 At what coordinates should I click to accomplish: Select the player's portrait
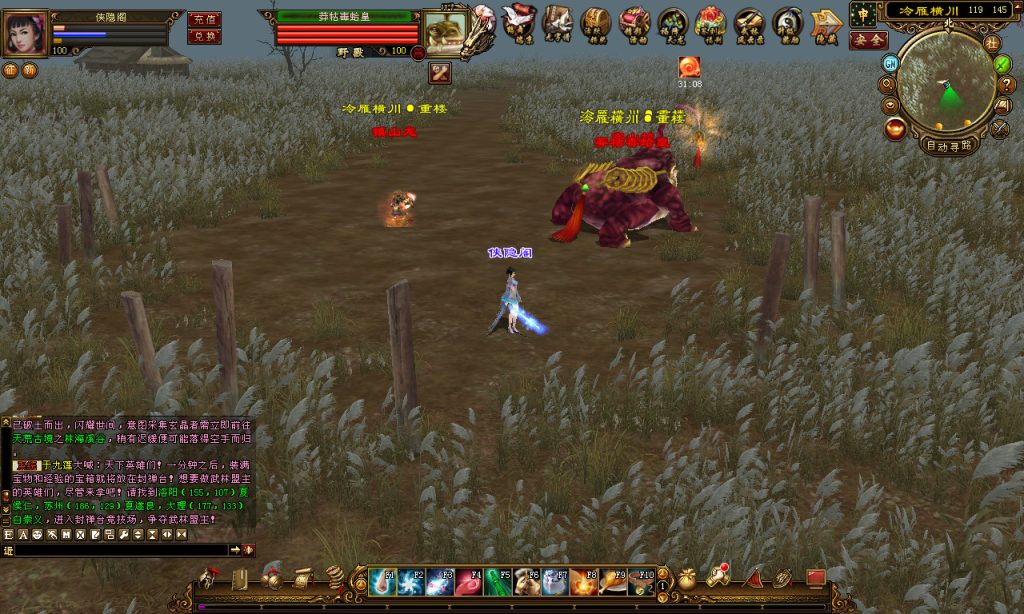click(x=25, y=34)
